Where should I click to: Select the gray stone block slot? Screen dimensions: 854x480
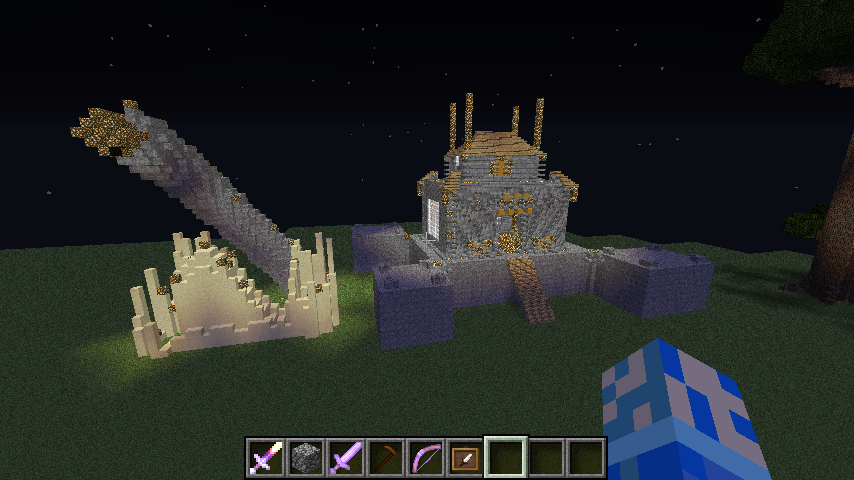coord(305,457)
